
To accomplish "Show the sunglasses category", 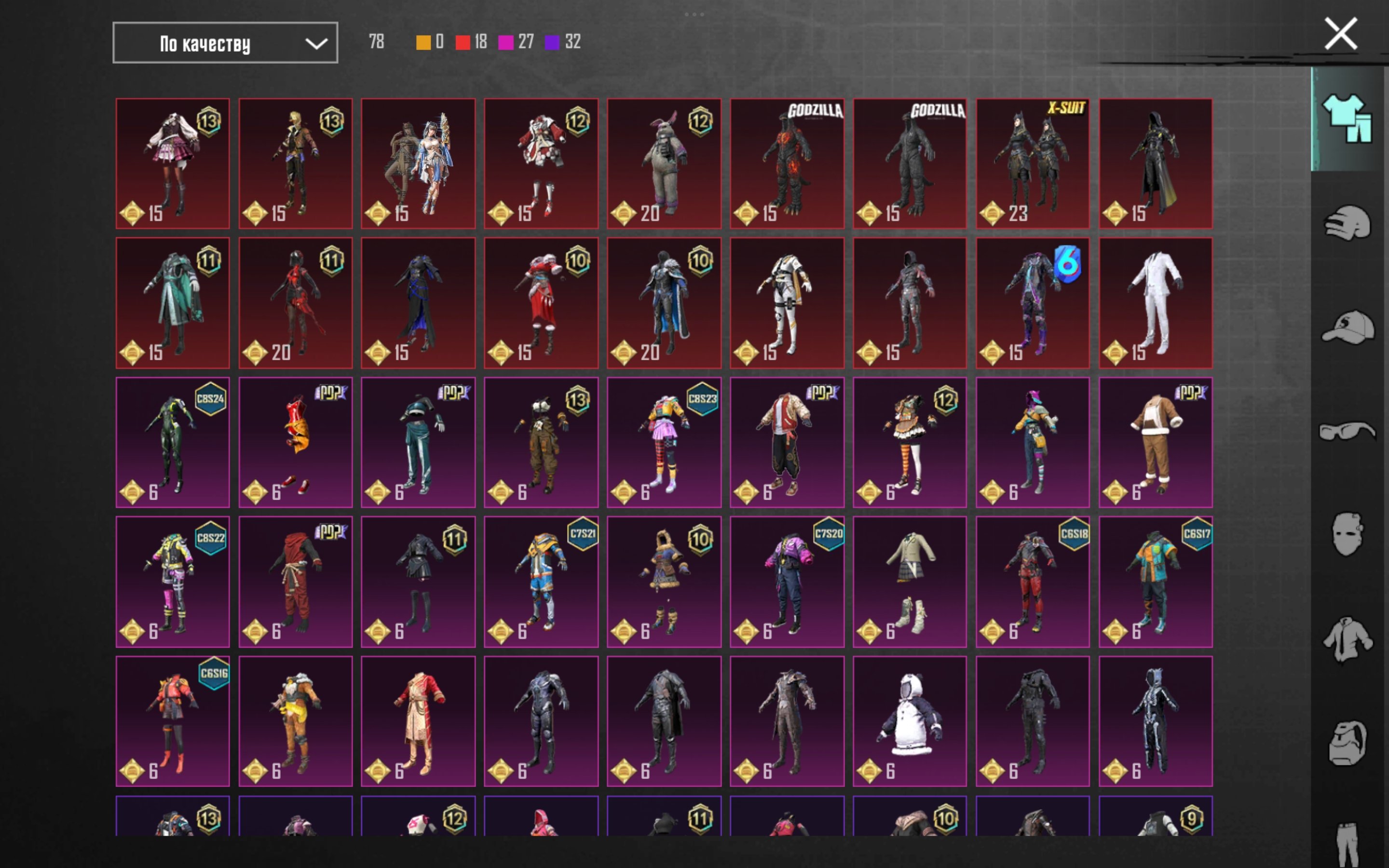I will pos(1347,431).
